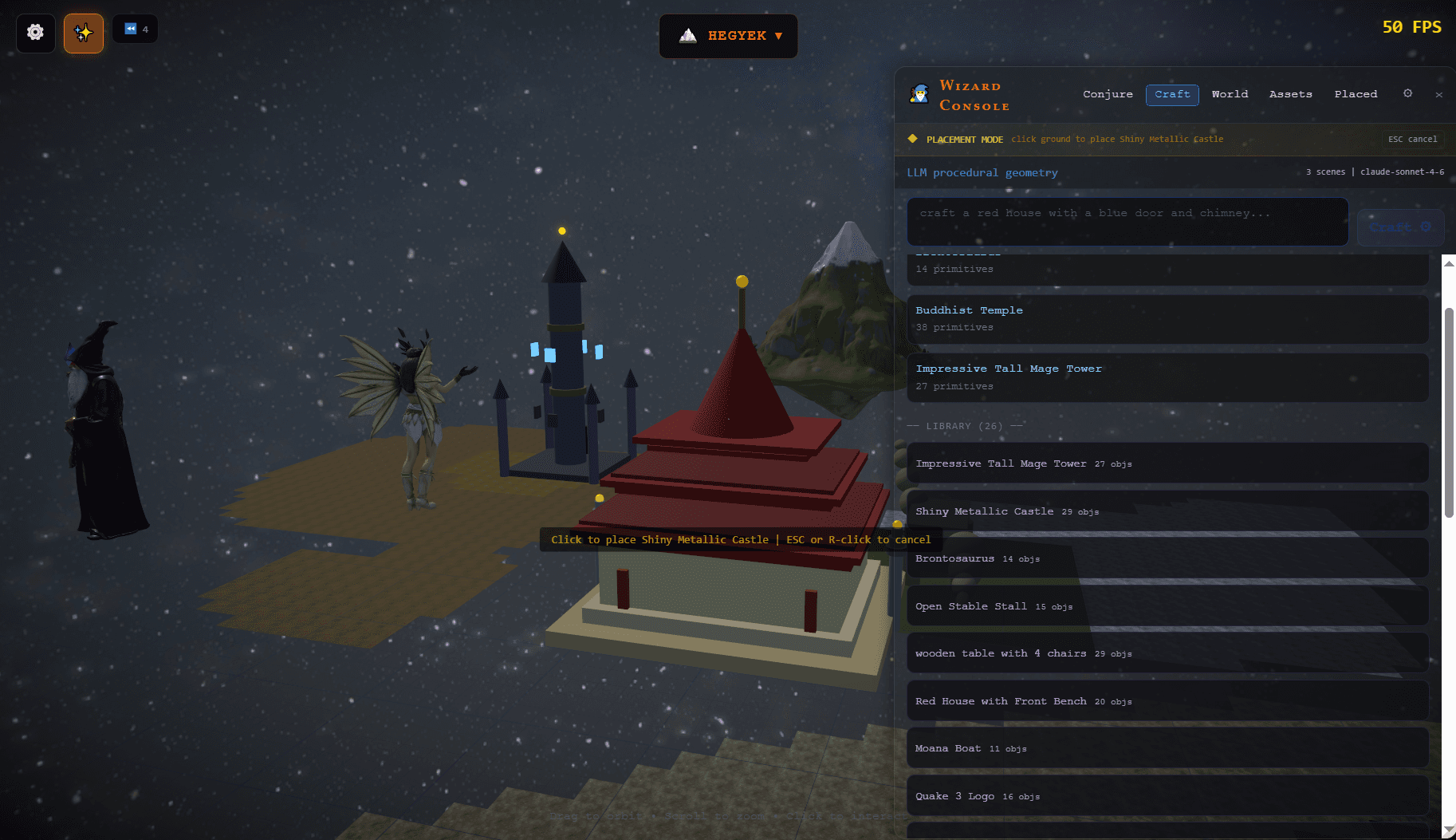The height and width of the screenshot is (840, 1456).
Task: Select the Impressive Tall Mage Tower scene
Action: point(1167,377)
